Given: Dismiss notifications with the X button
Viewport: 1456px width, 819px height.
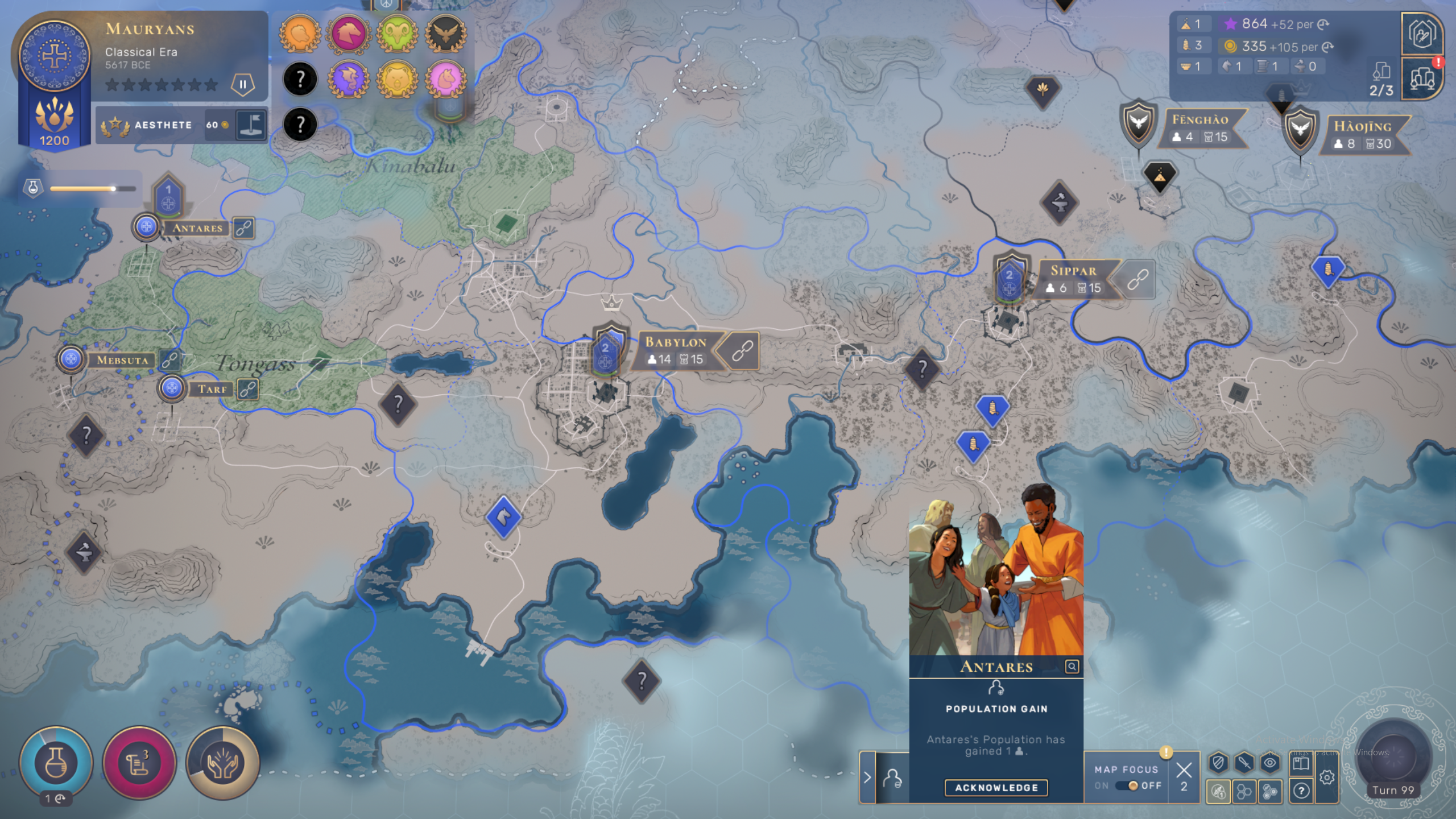Looking at the screenshot, I should pos(1184,770).
